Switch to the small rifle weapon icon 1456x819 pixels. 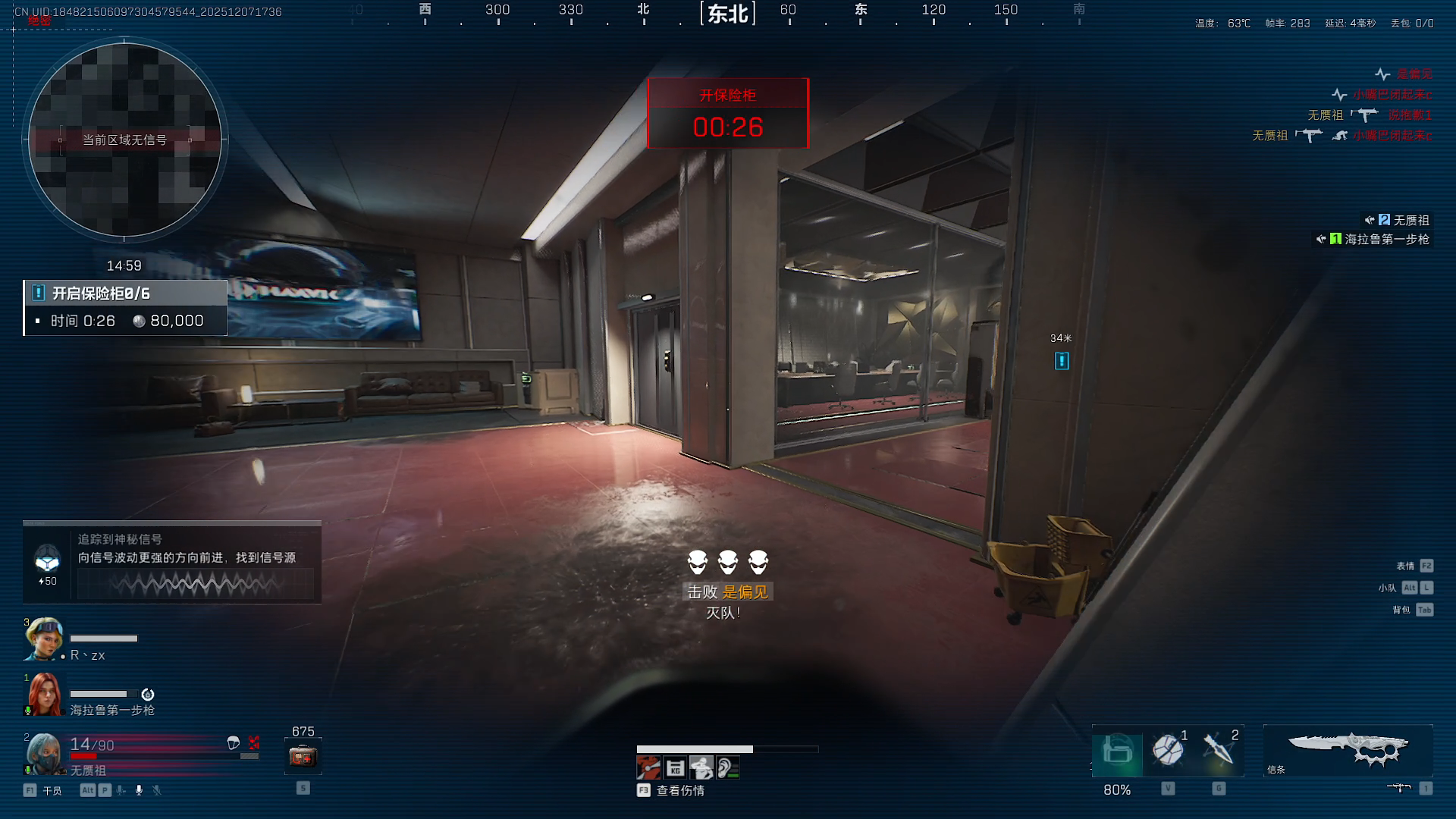(x=1398, y=788)
